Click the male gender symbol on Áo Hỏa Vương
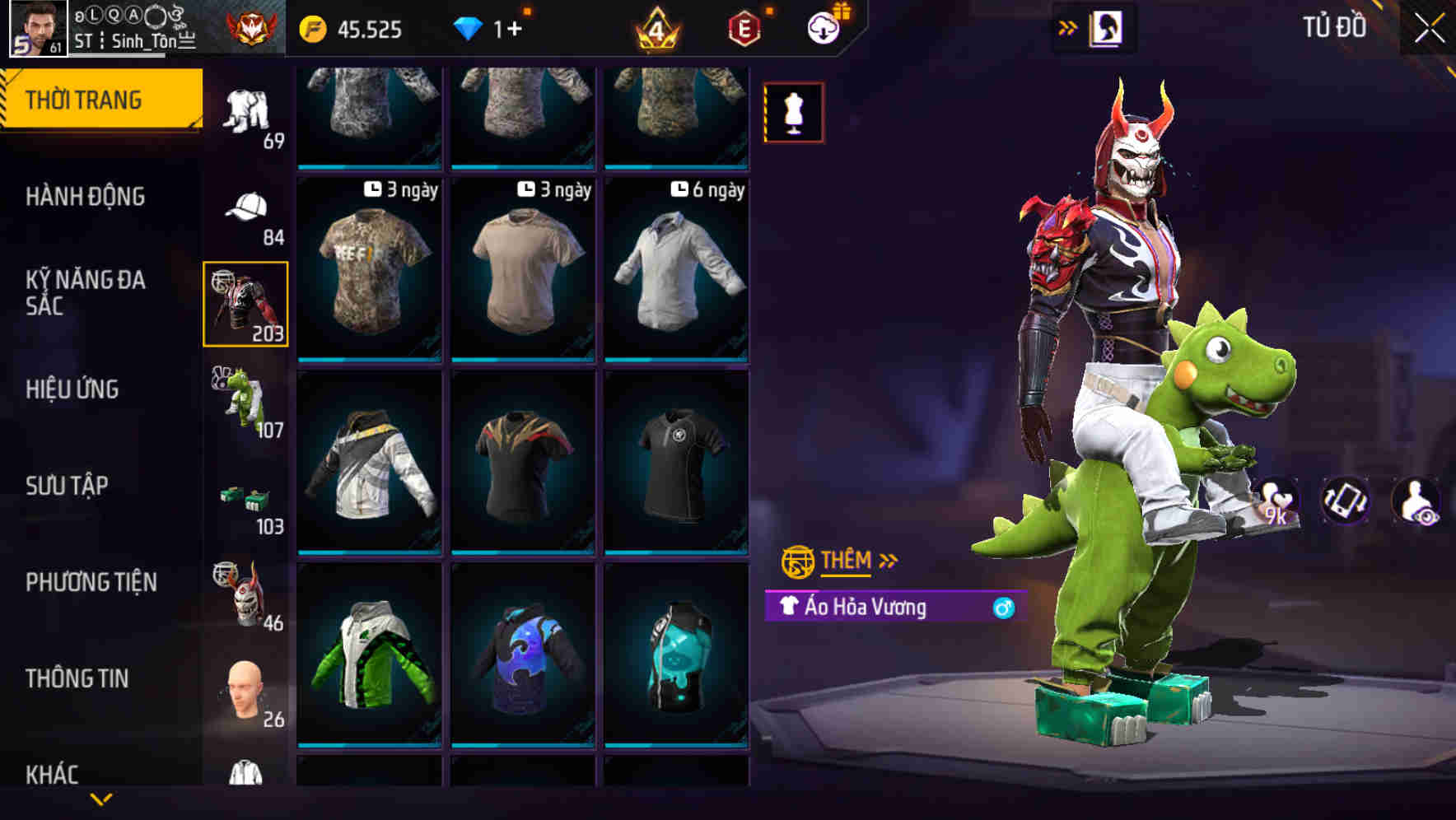Viewport: 1456px width, 820px height. [x=1003, y=606]
